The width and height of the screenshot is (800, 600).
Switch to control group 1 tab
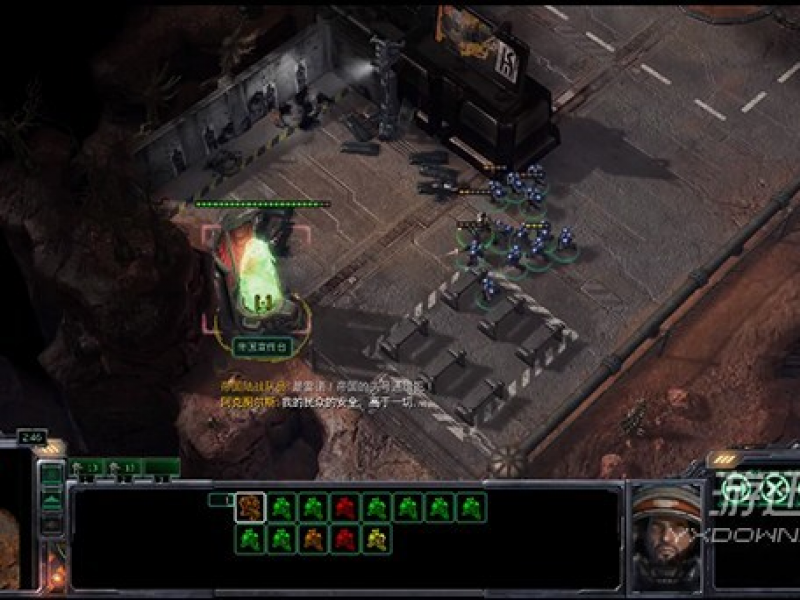click(x=86, y=467)
